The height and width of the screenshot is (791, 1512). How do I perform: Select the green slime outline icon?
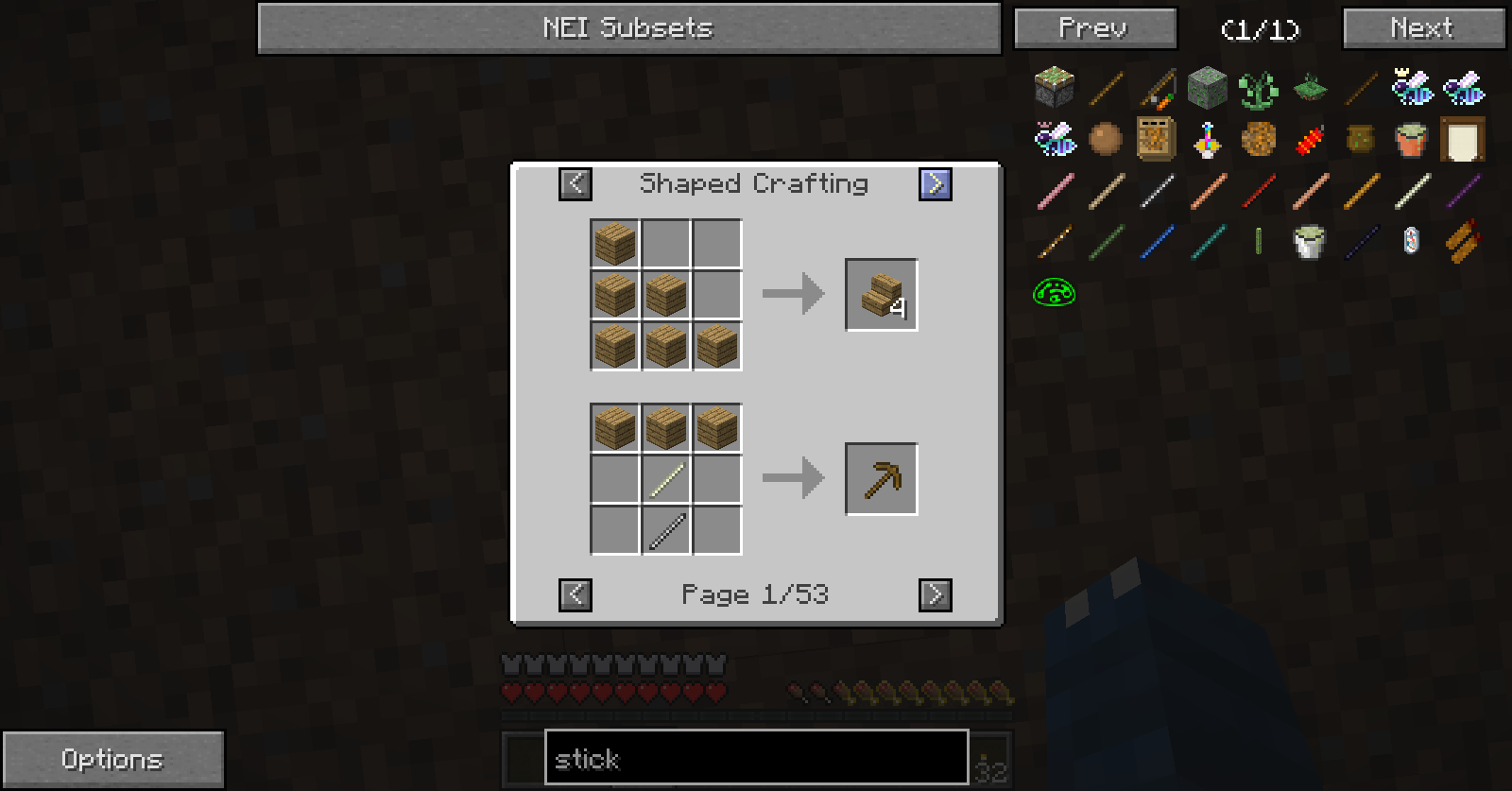(x=1054, y=293)
